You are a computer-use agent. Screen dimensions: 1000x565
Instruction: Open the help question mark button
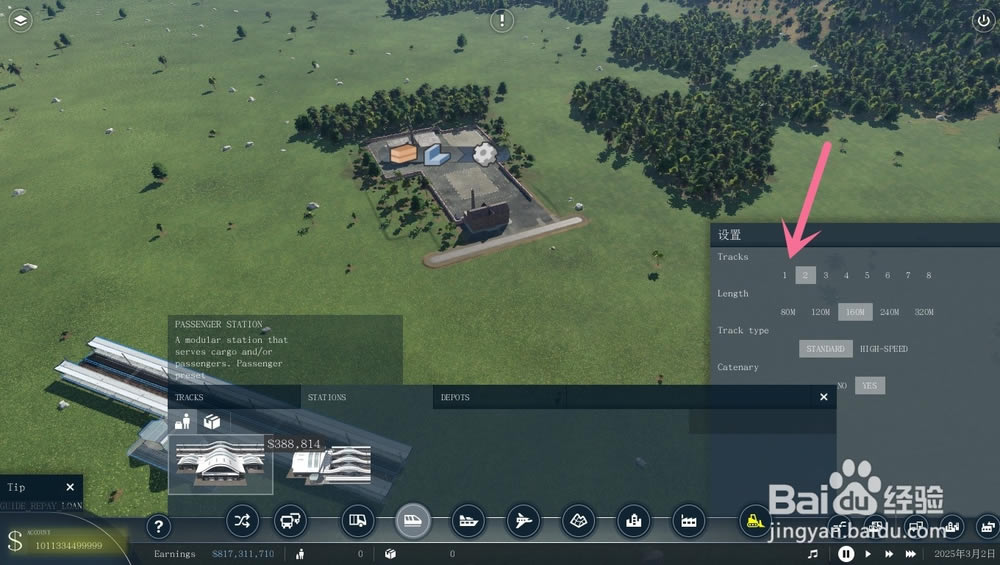tap(158, 527)
